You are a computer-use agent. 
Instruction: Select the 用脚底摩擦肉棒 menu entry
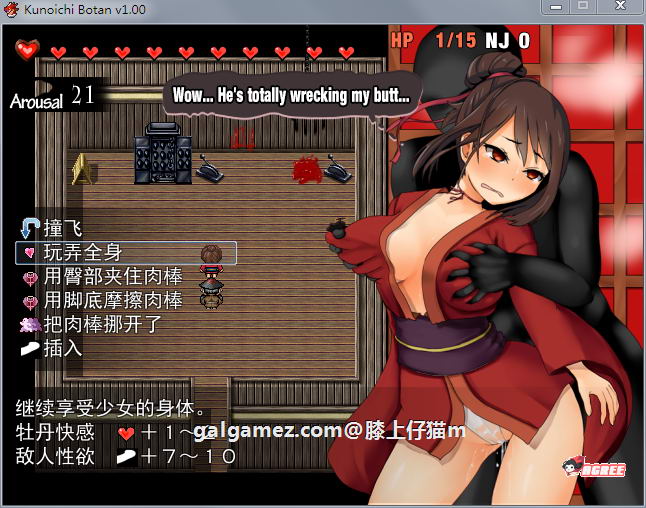[x=112, y=300]
